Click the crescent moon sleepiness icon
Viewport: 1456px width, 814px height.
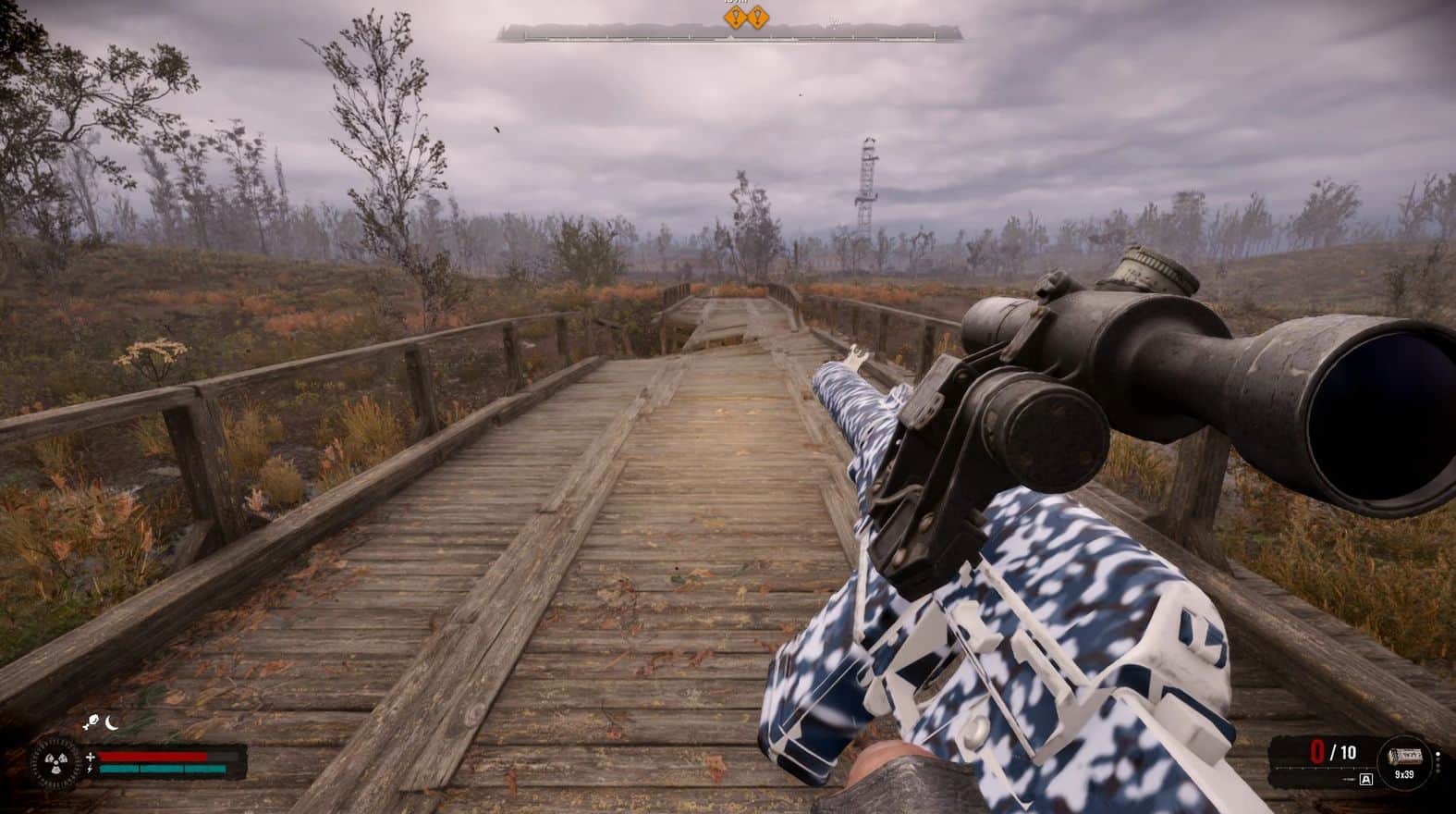tap(112, 723)
